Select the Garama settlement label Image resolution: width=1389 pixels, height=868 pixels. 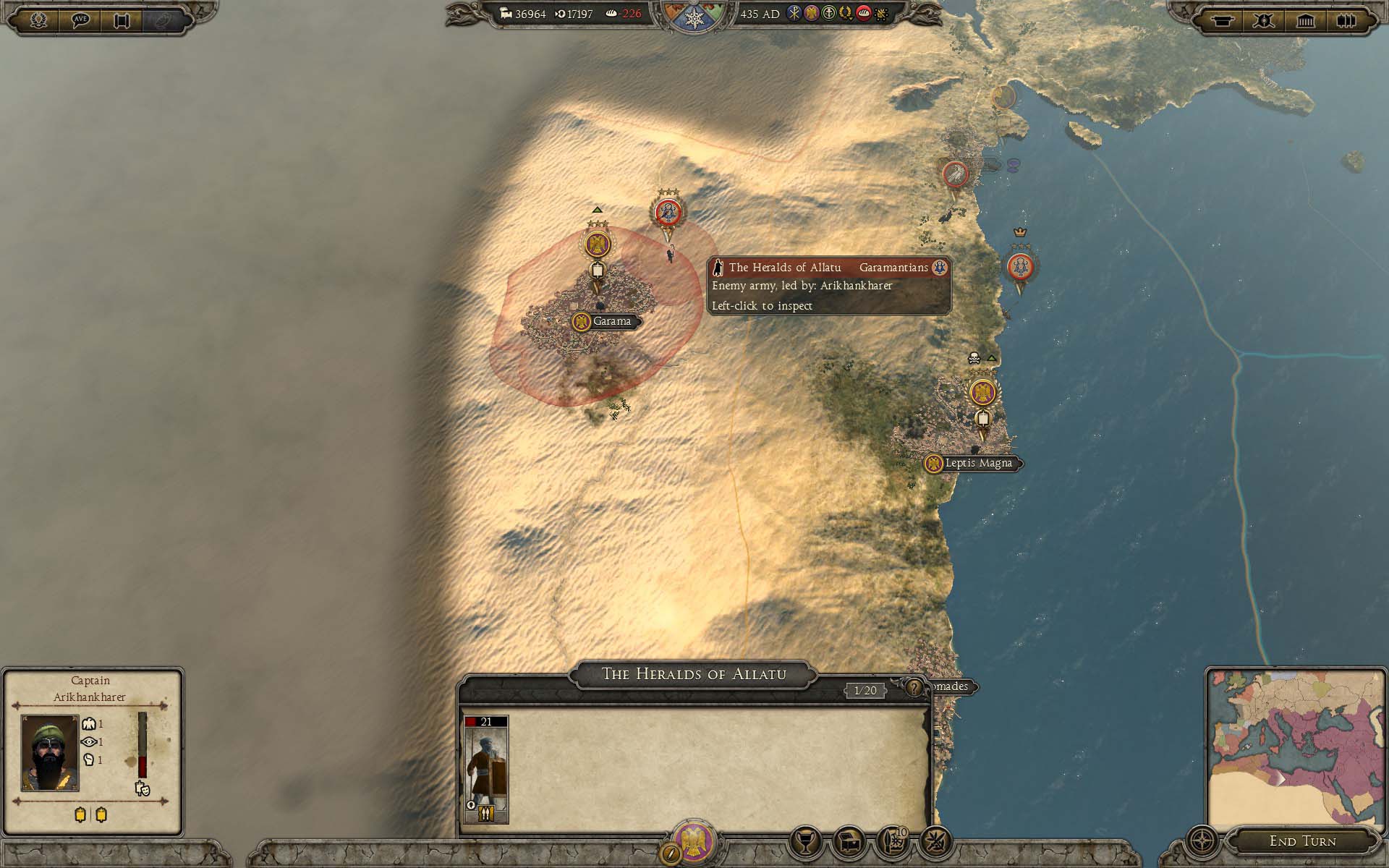611,321
